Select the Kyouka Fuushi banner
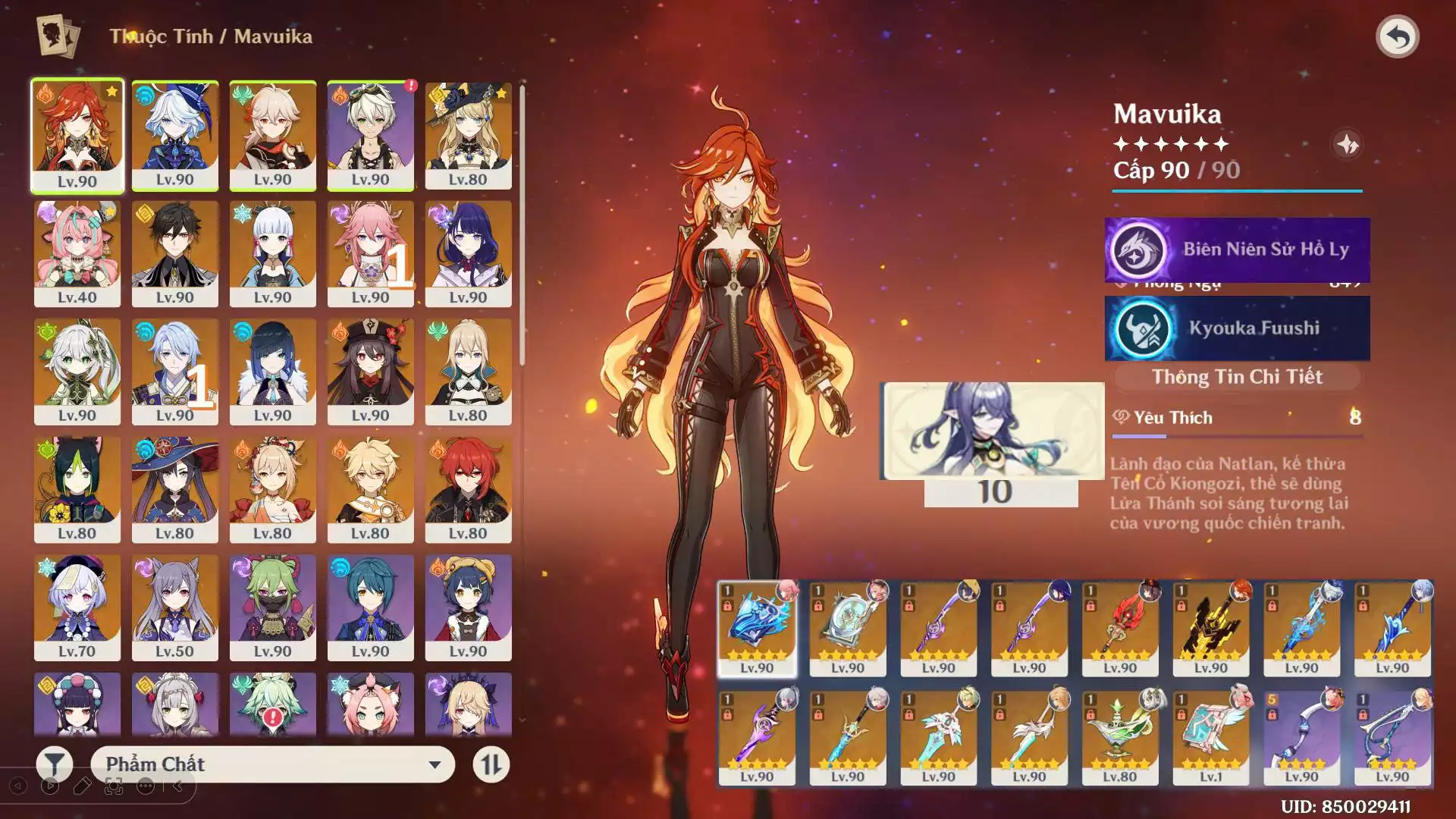Screen dimensions: 1456x819 click(x=1237, y=328)
